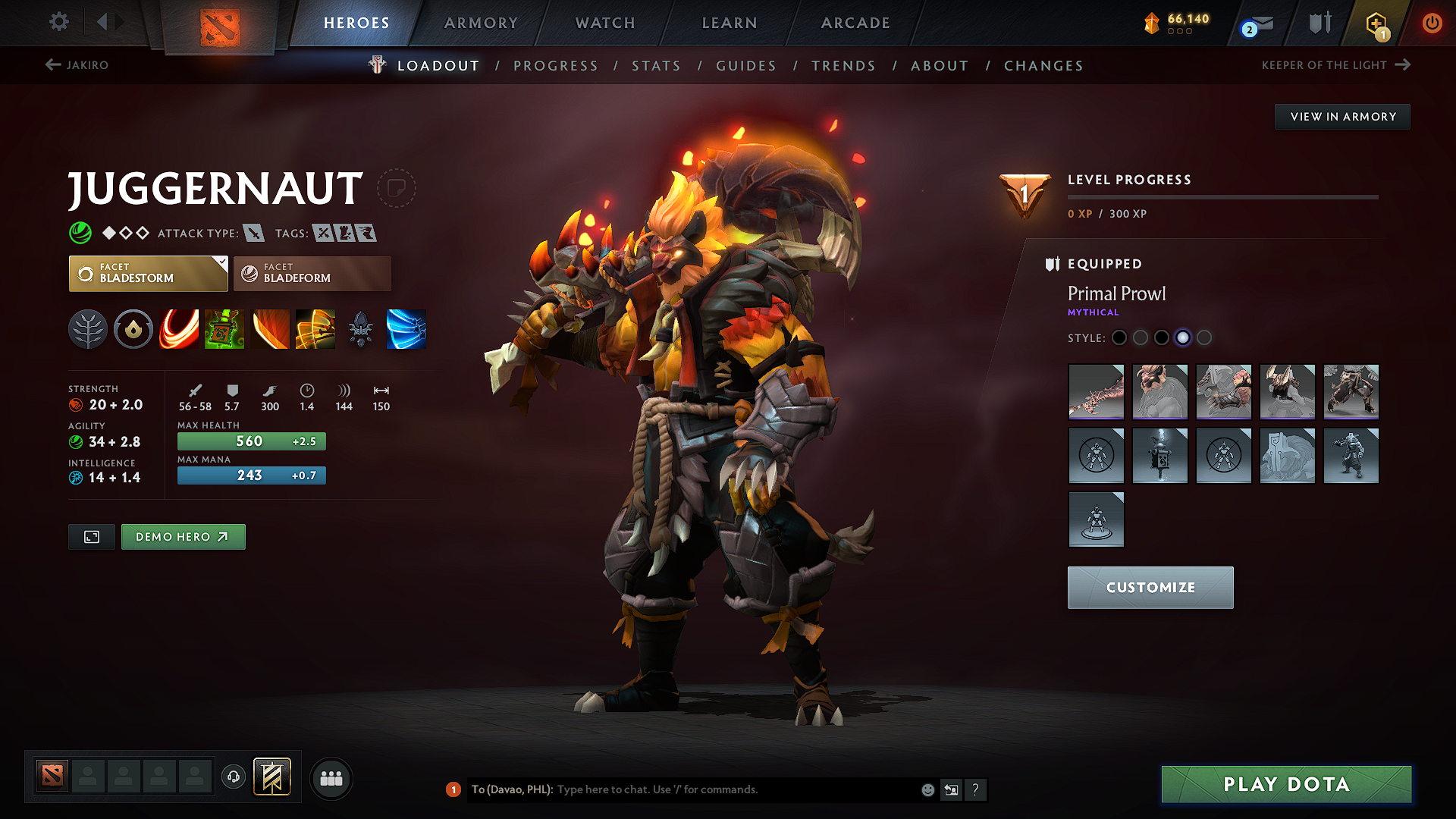View the Healing Ward ability icon
Image resolution: width=1456 pixels, height=819 pixels.
(x=224, y=328)
